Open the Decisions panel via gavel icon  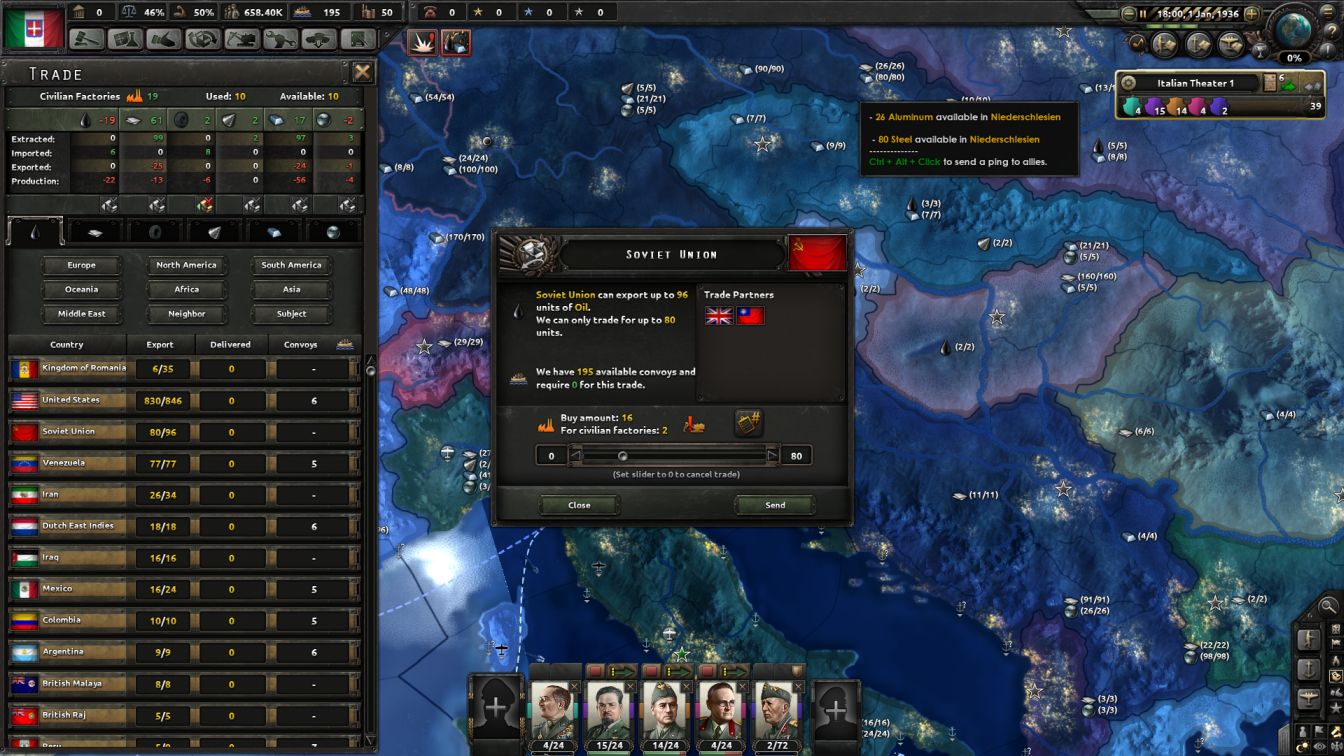(88, 40)
